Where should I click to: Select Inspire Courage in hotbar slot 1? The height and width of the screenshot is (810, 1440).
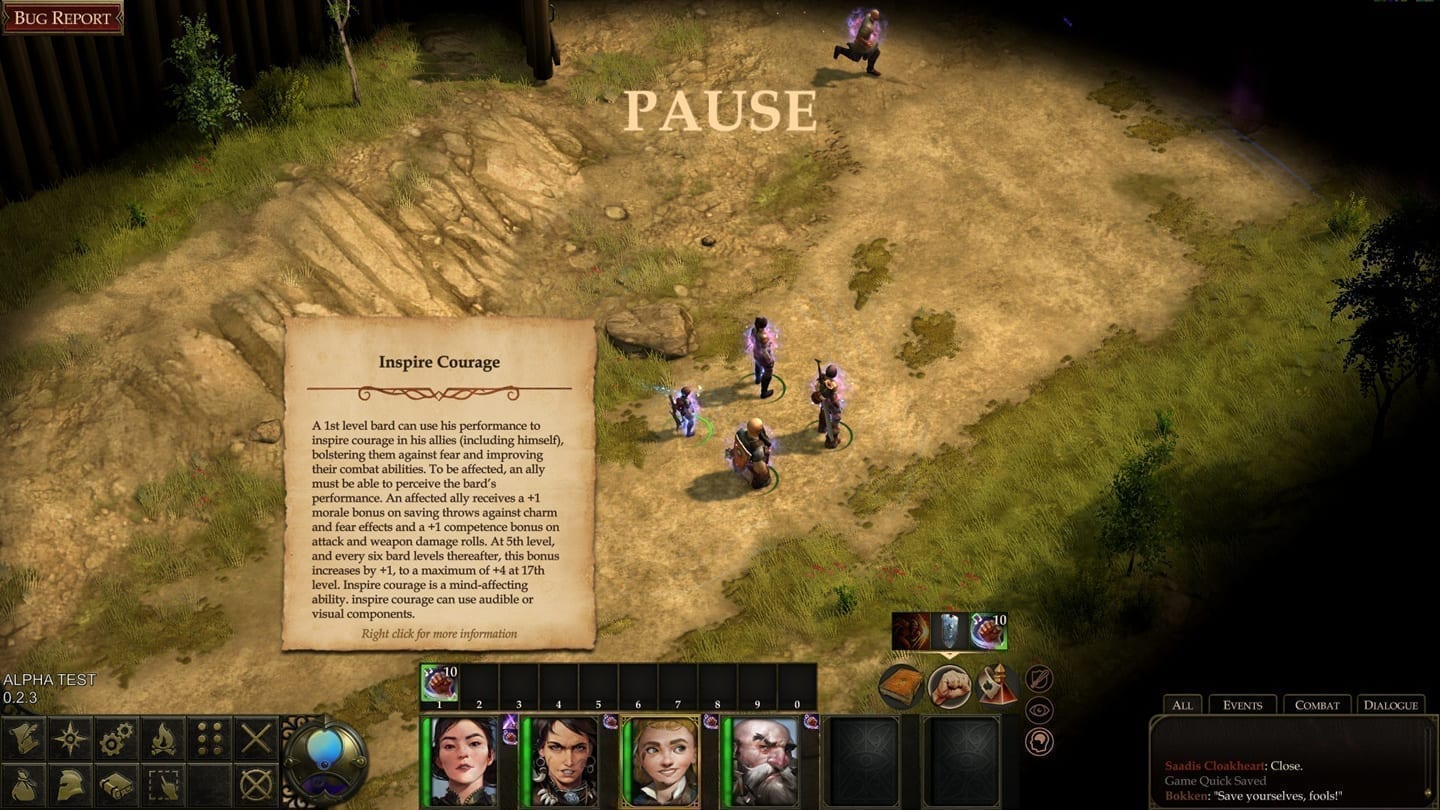click(x=439, y=683)
